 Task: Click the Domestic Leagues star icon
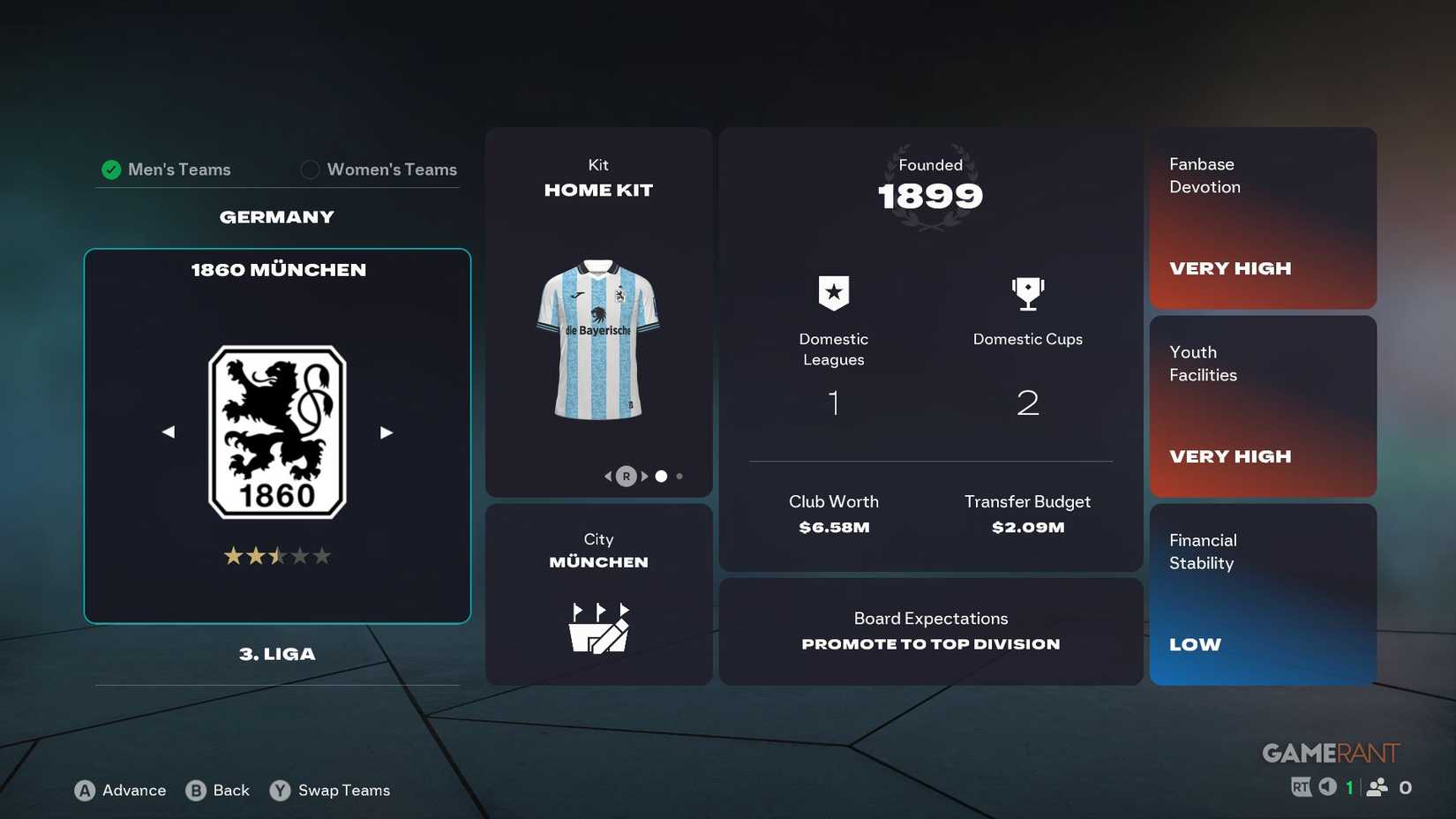click(x=832, y=292)
